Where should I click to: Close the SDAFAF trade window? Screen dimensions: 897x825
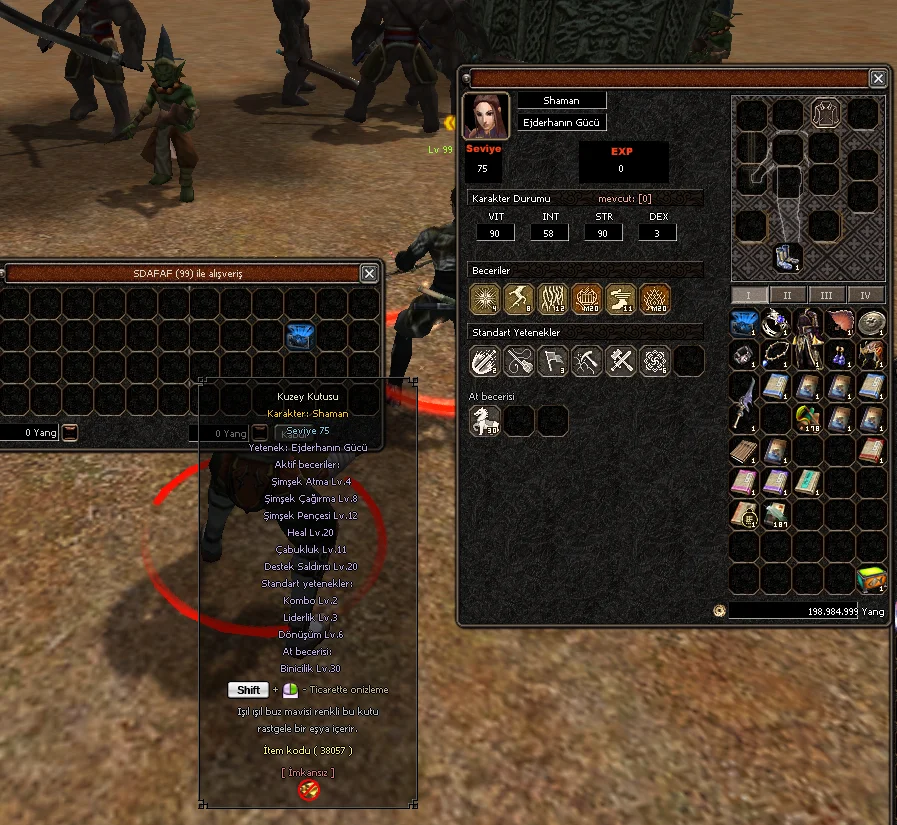pyautogui.click(x=369, y=273)
